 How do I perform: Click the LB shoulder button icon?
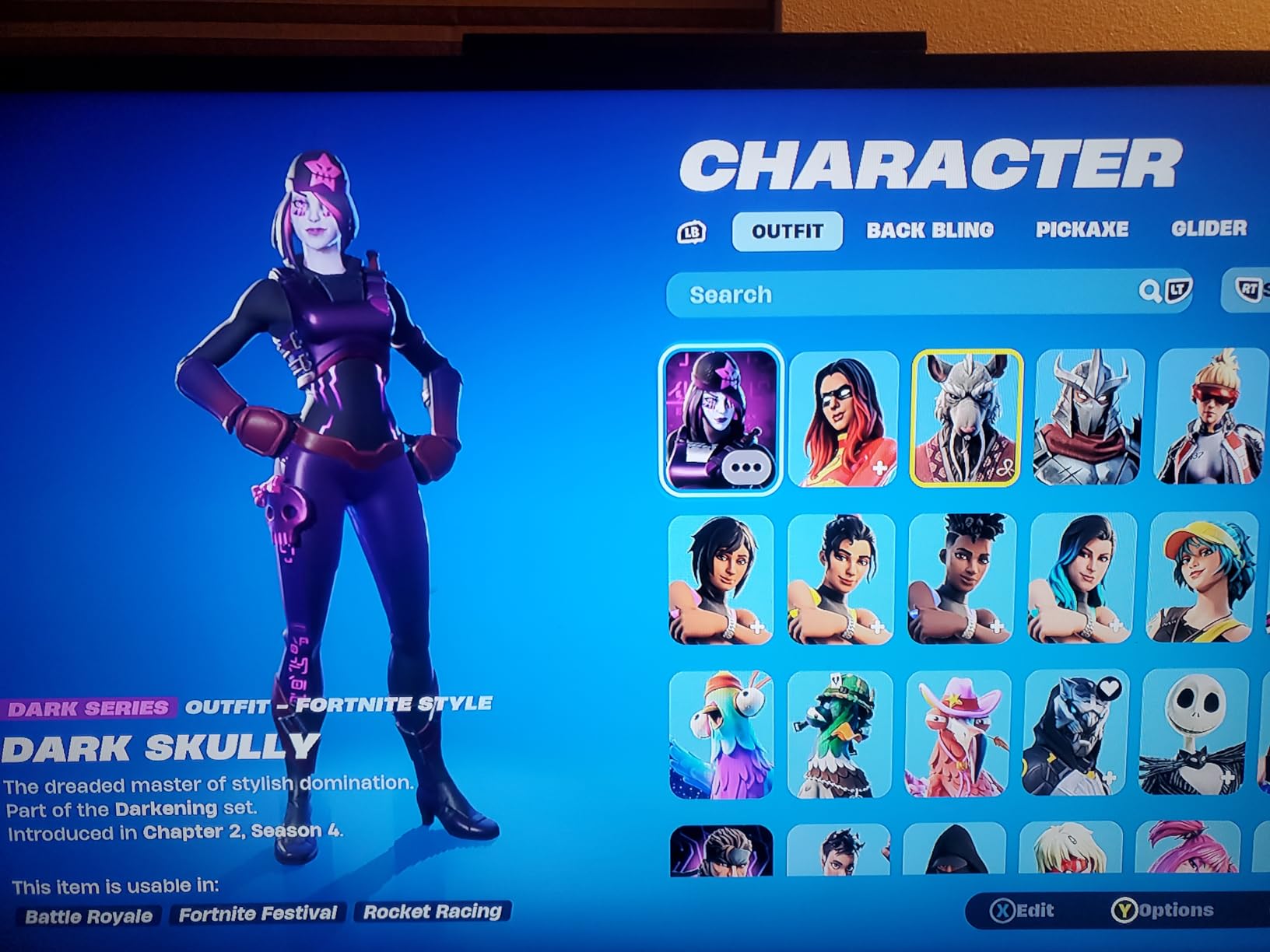[x=693, y=230]
